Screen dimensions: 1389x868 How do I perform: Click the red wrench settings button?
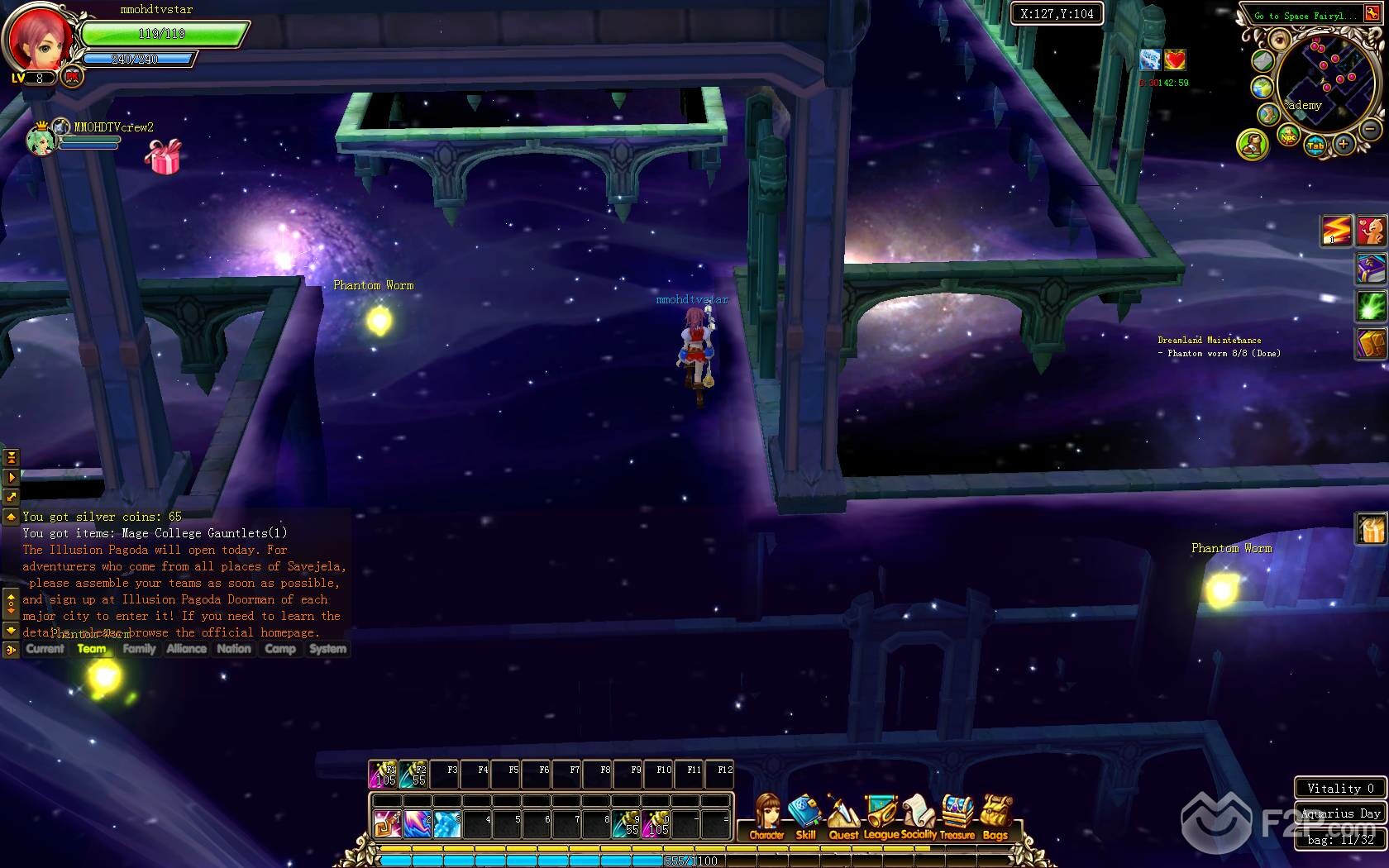(x=1372, y=14)
